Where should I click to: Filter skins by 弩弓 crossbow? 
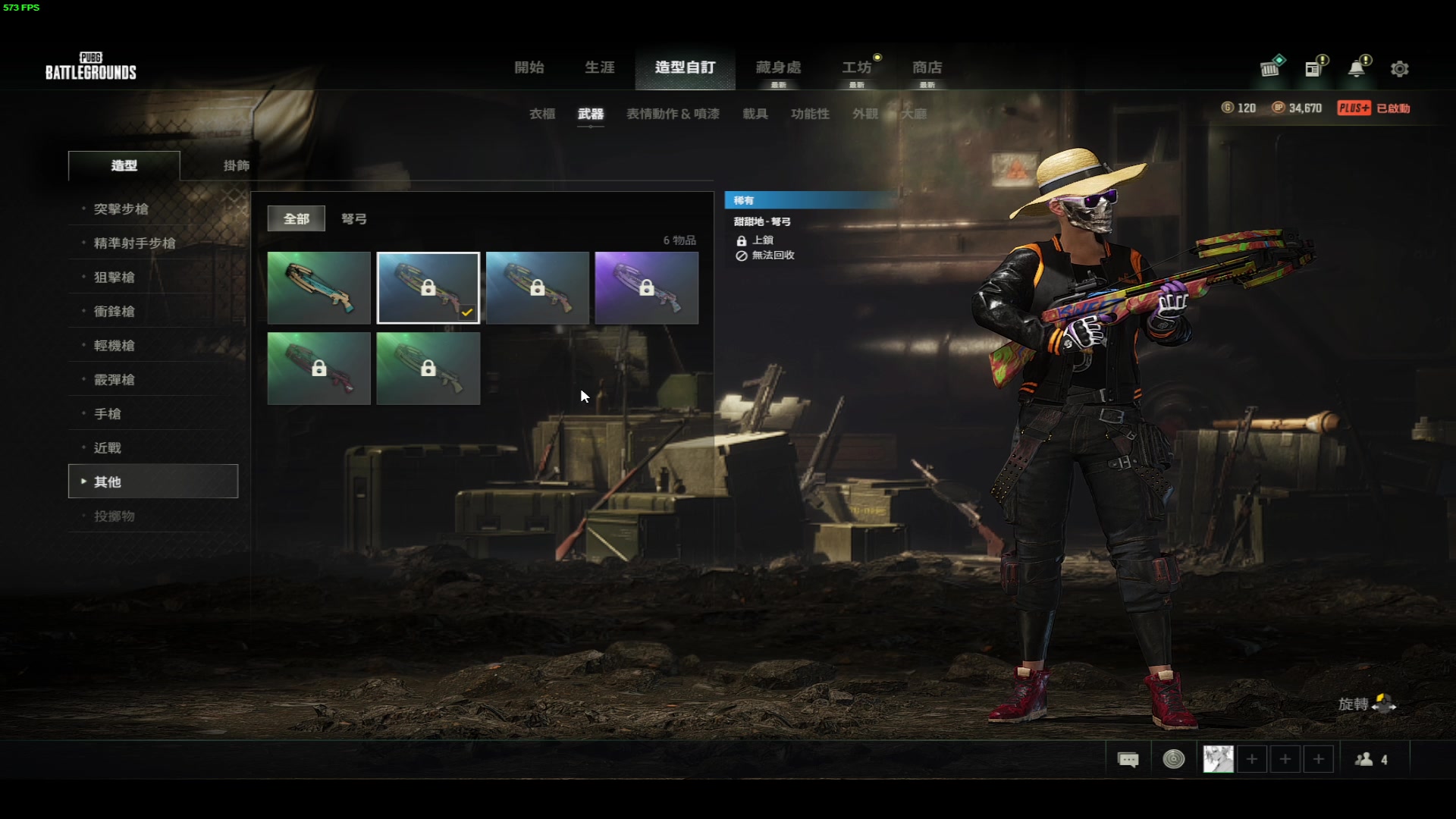(x=353, y=218)
